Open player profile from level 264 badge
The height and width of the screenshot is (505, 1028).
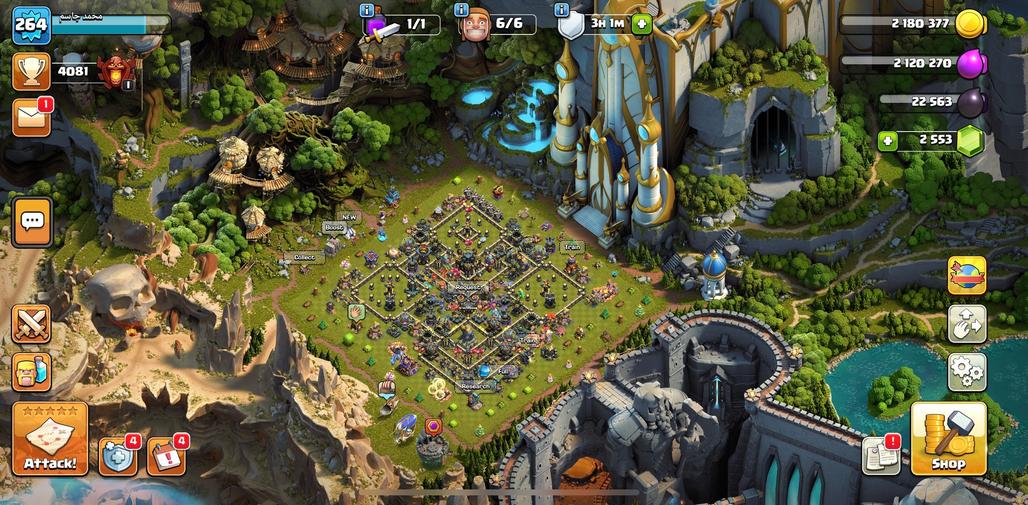tap(31, 25)
